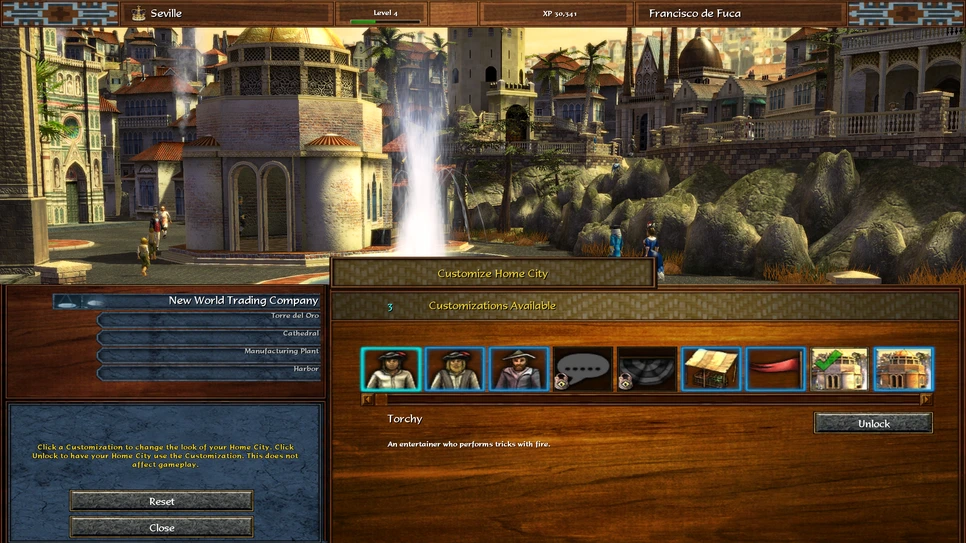Reset the Home City customizations
This screenshot has width=966, height=543.
pyautogui.click(x=161, y=501)
